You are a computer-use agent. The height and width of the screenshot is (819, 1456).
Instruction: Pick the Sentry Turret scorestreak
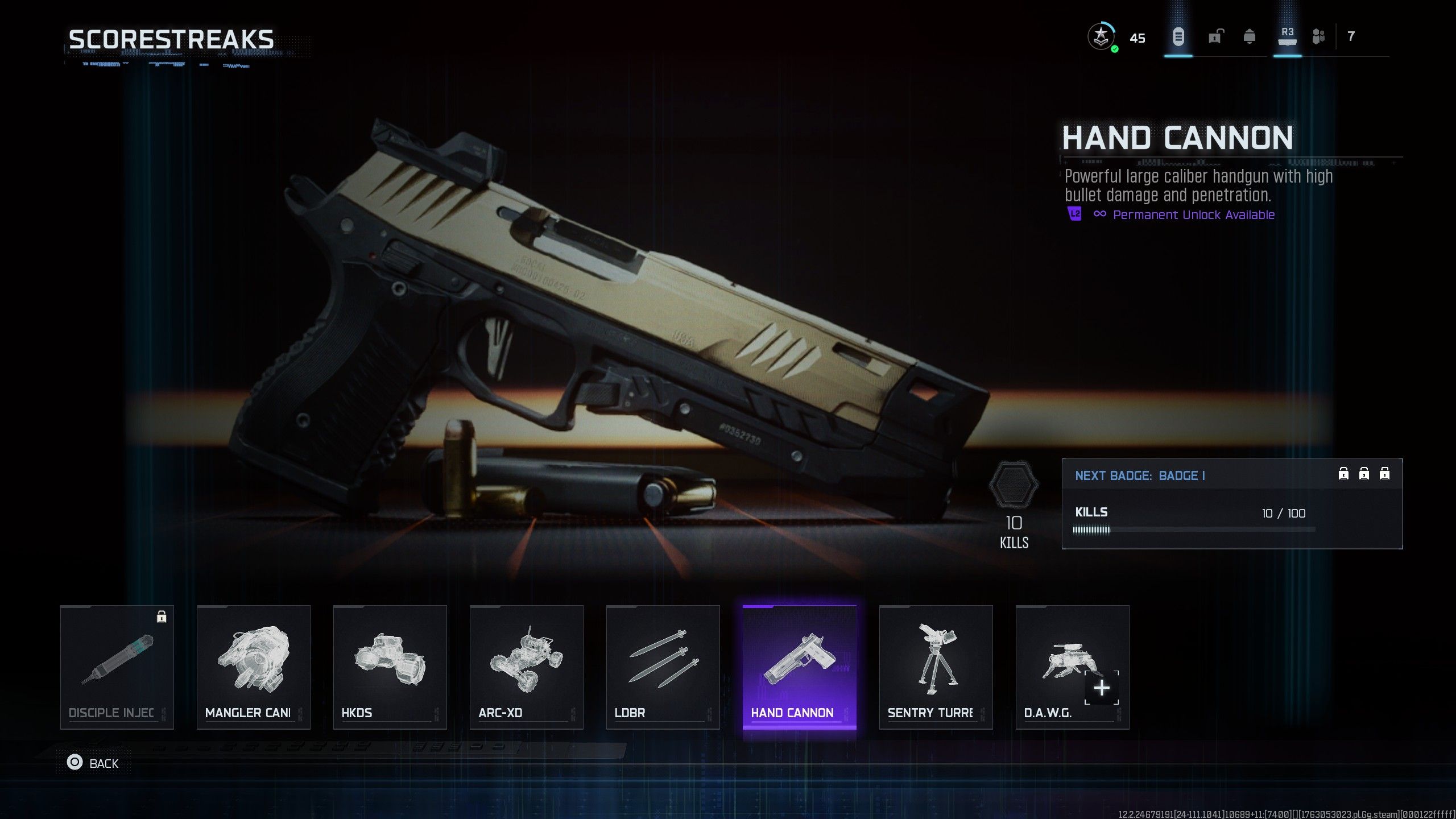(936, 667)
